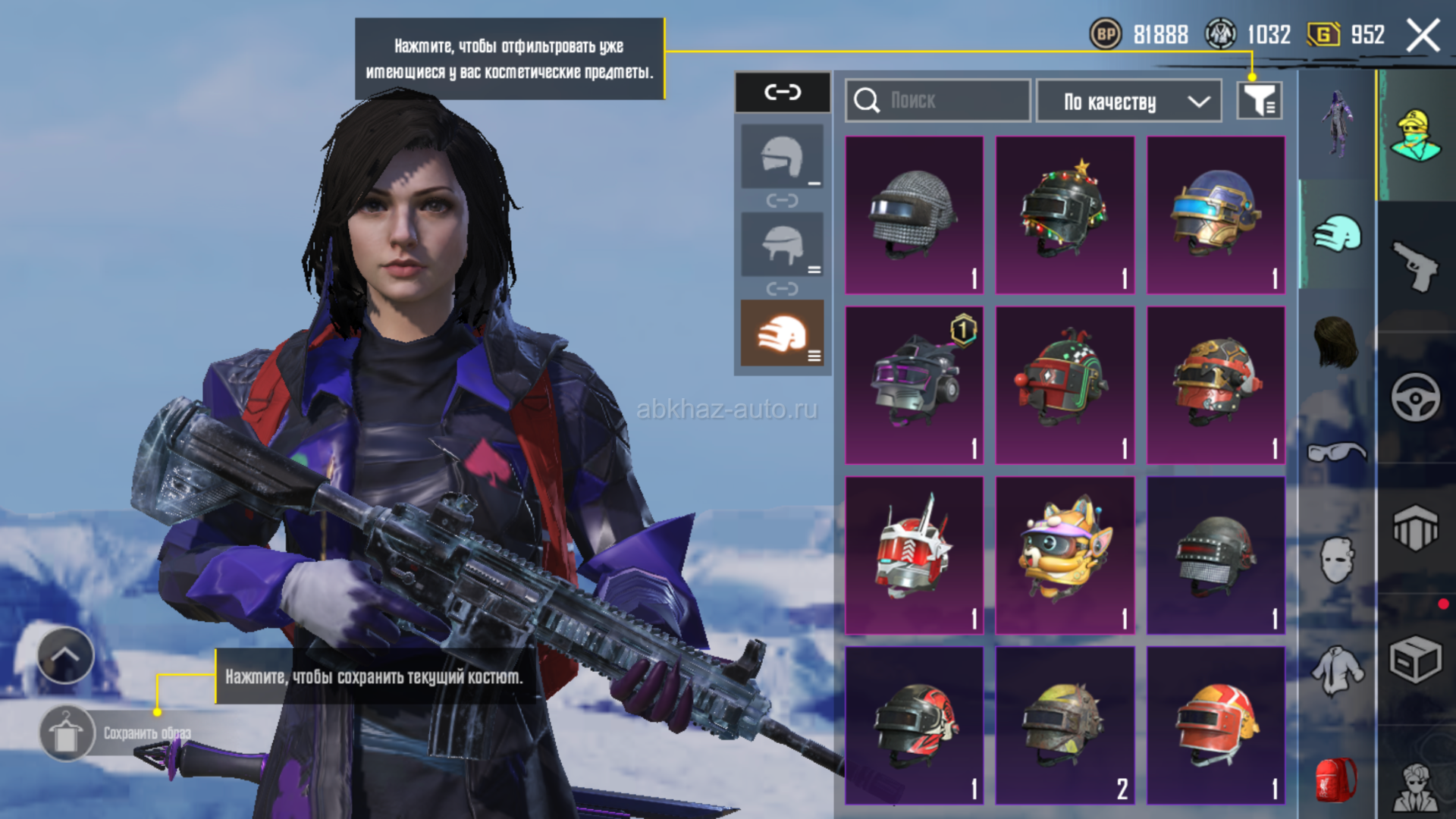Image resolution: width=1456 pixels, height=819 pixels.
Task: Select the Christmas lights helmet skin
Action: [1065, 215]
